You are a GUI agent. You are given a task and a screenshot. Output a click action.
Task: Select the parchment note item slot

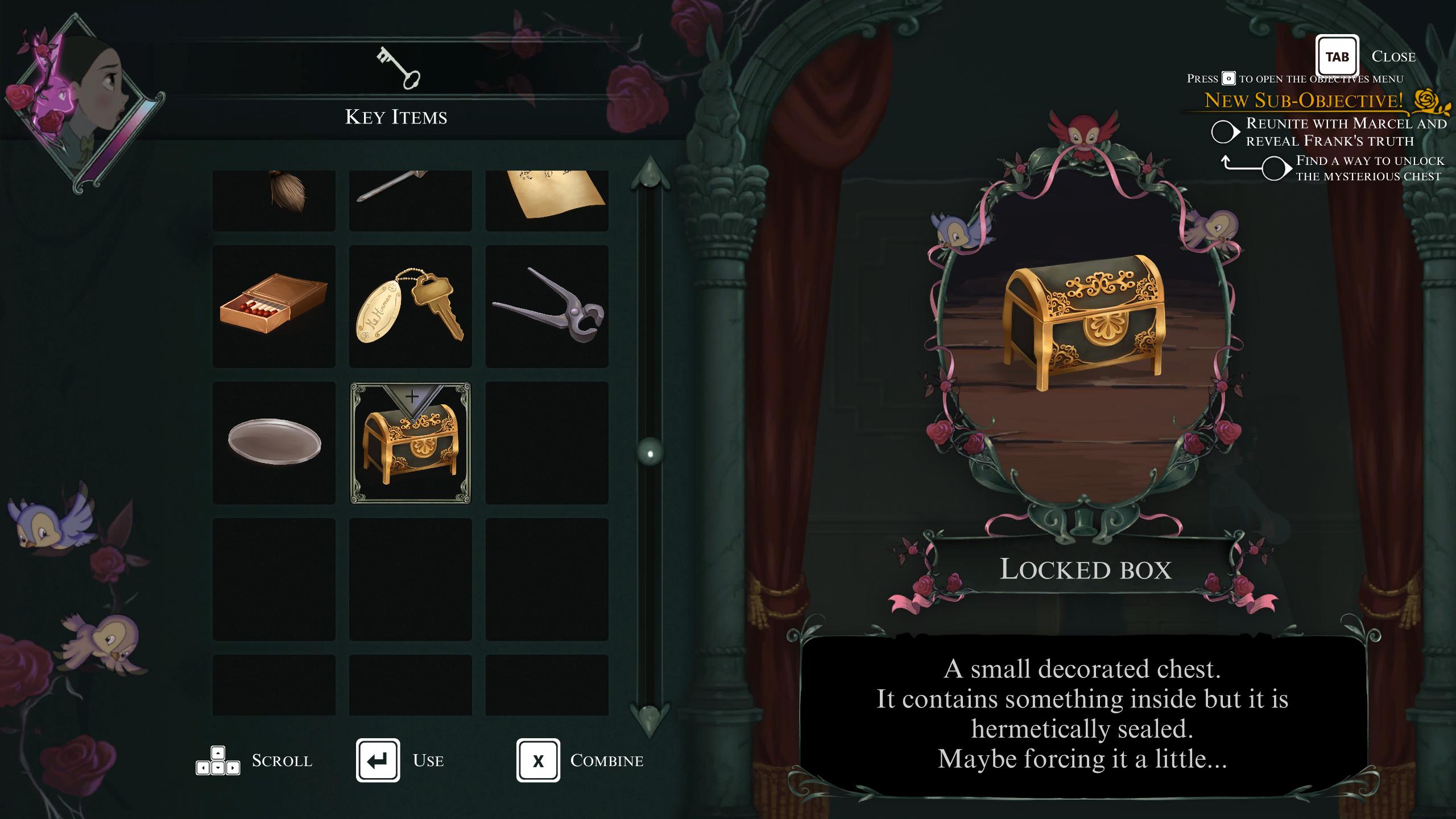[x=547, y=200]
